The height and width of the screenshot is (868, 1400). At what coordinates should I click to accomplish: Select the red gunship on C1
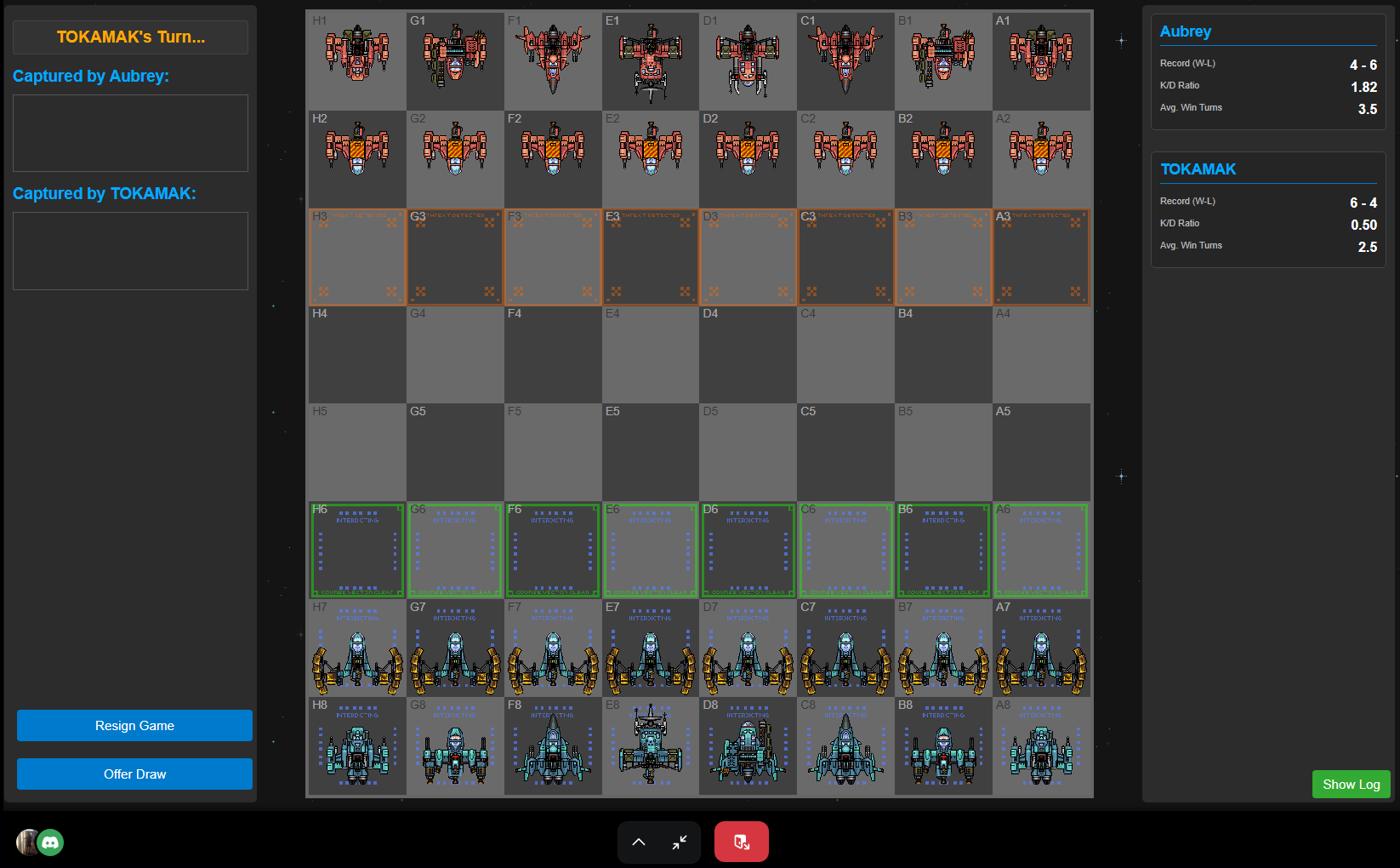pyautogui.click(x=845, y=60)
